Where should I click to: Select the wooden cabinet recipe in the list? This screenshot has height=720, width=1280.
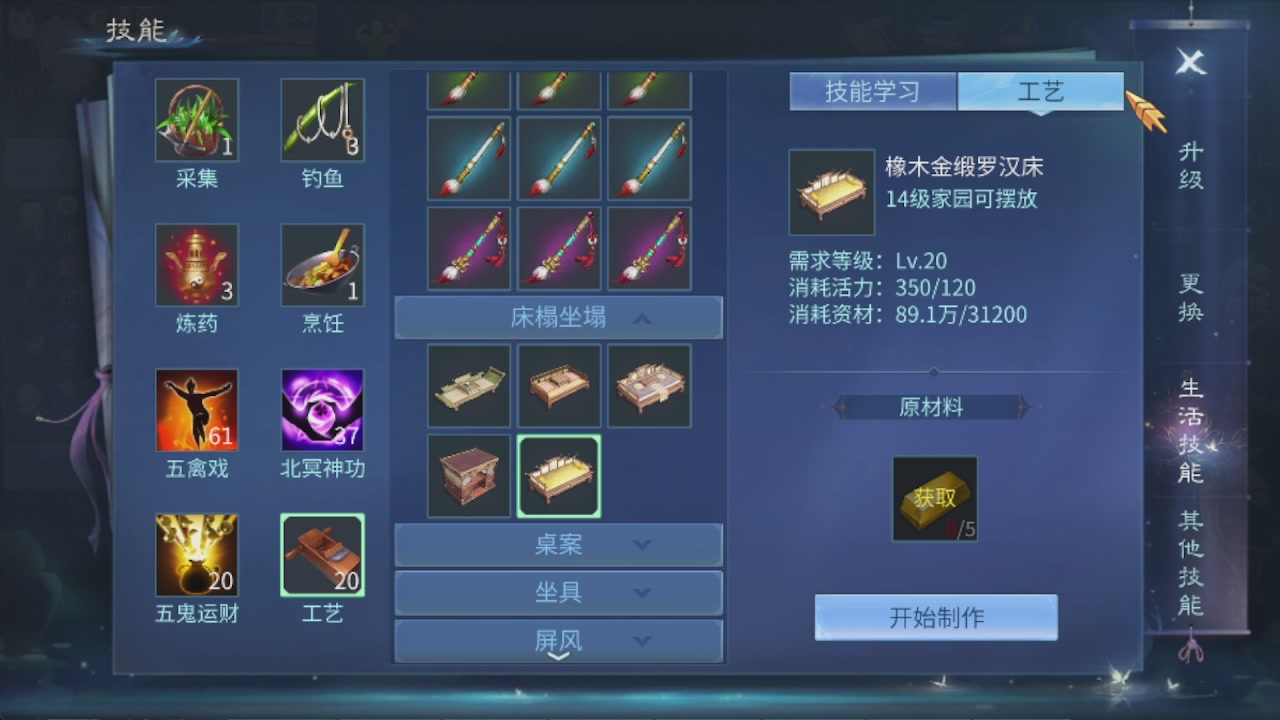tap(468, 476)
